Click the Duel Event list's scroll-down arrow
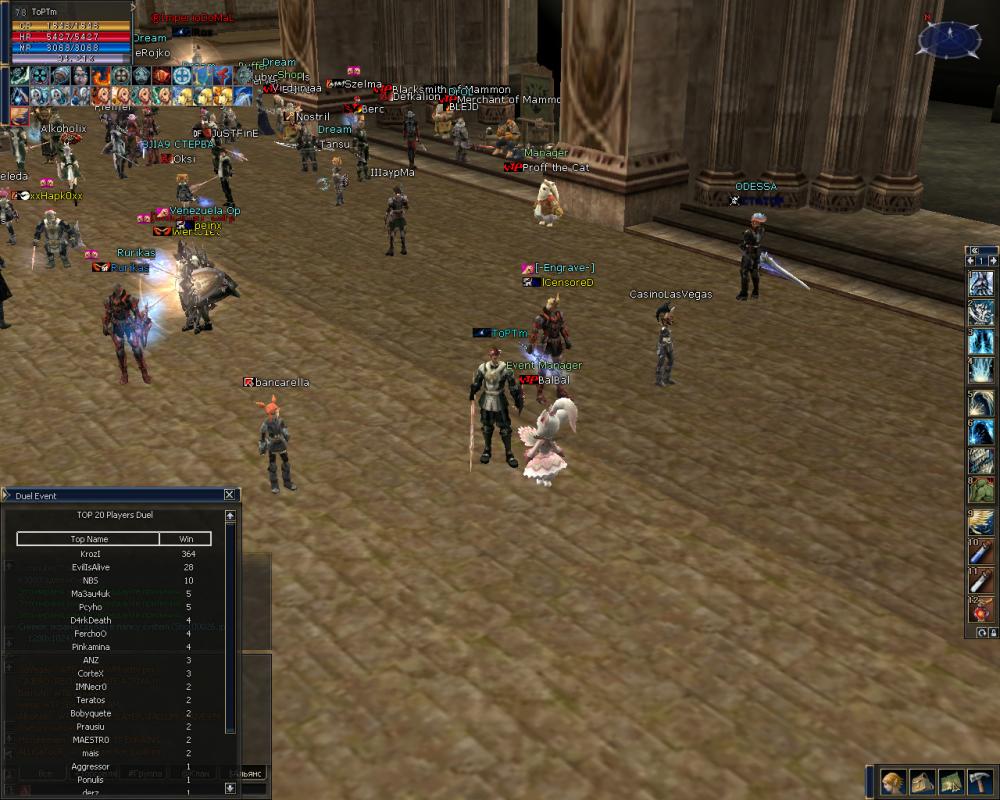The image size is (1000, 800). [x=230, y=788]
